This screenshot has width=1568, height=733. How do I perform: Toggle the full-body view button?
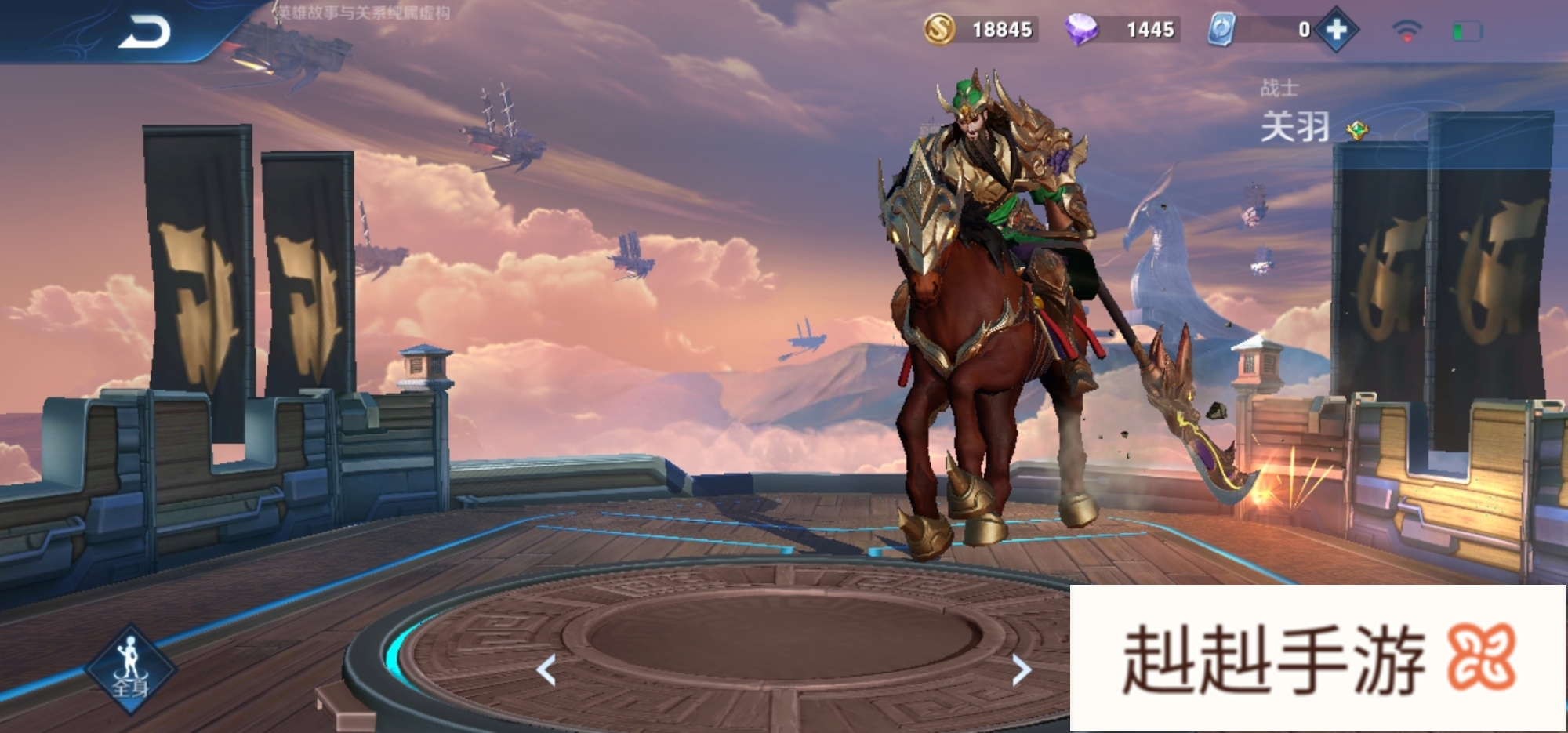click(130, 669)
